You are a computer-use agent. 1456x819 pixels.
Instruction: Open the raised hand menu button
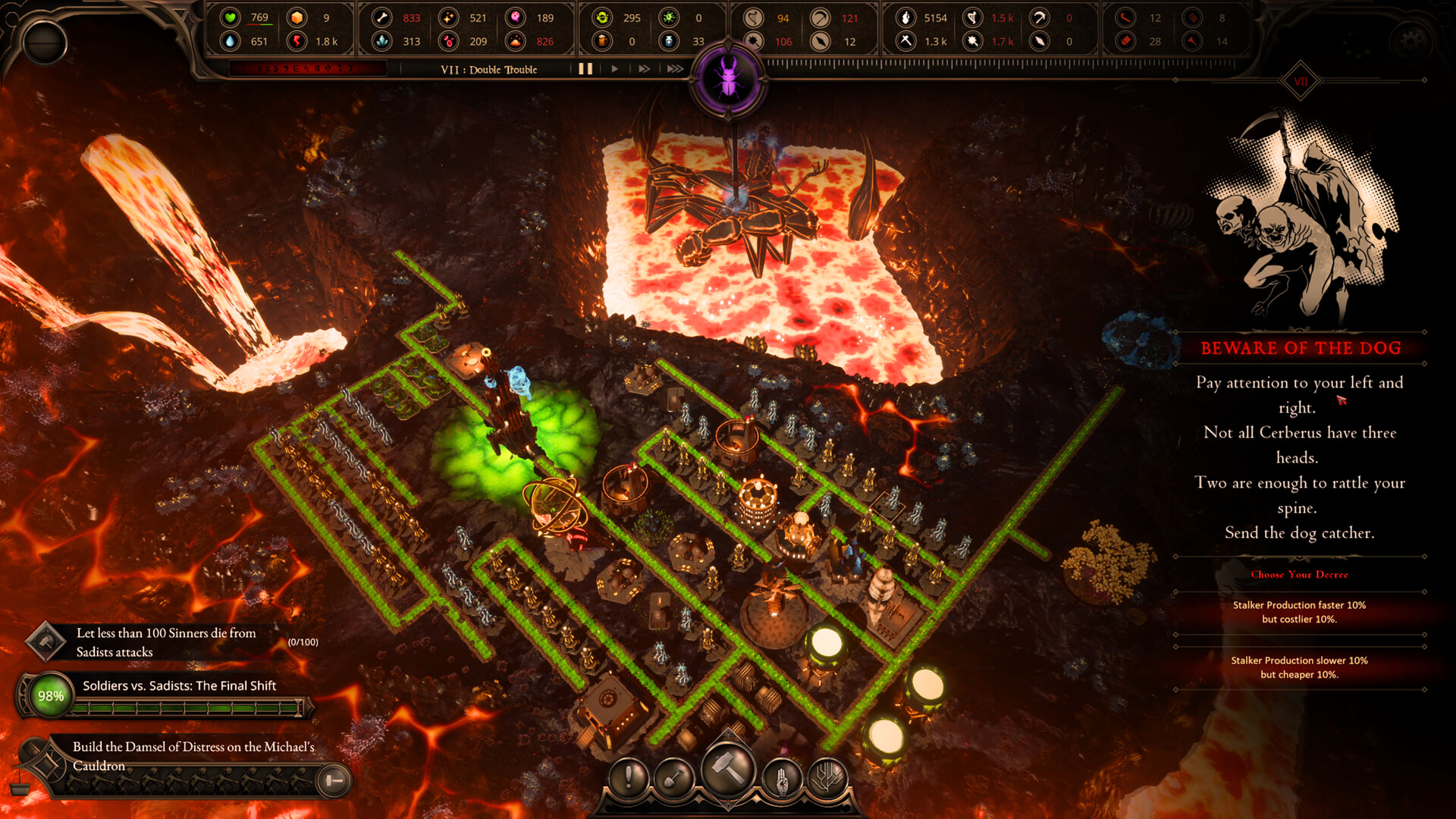click(x=782, y=777)
